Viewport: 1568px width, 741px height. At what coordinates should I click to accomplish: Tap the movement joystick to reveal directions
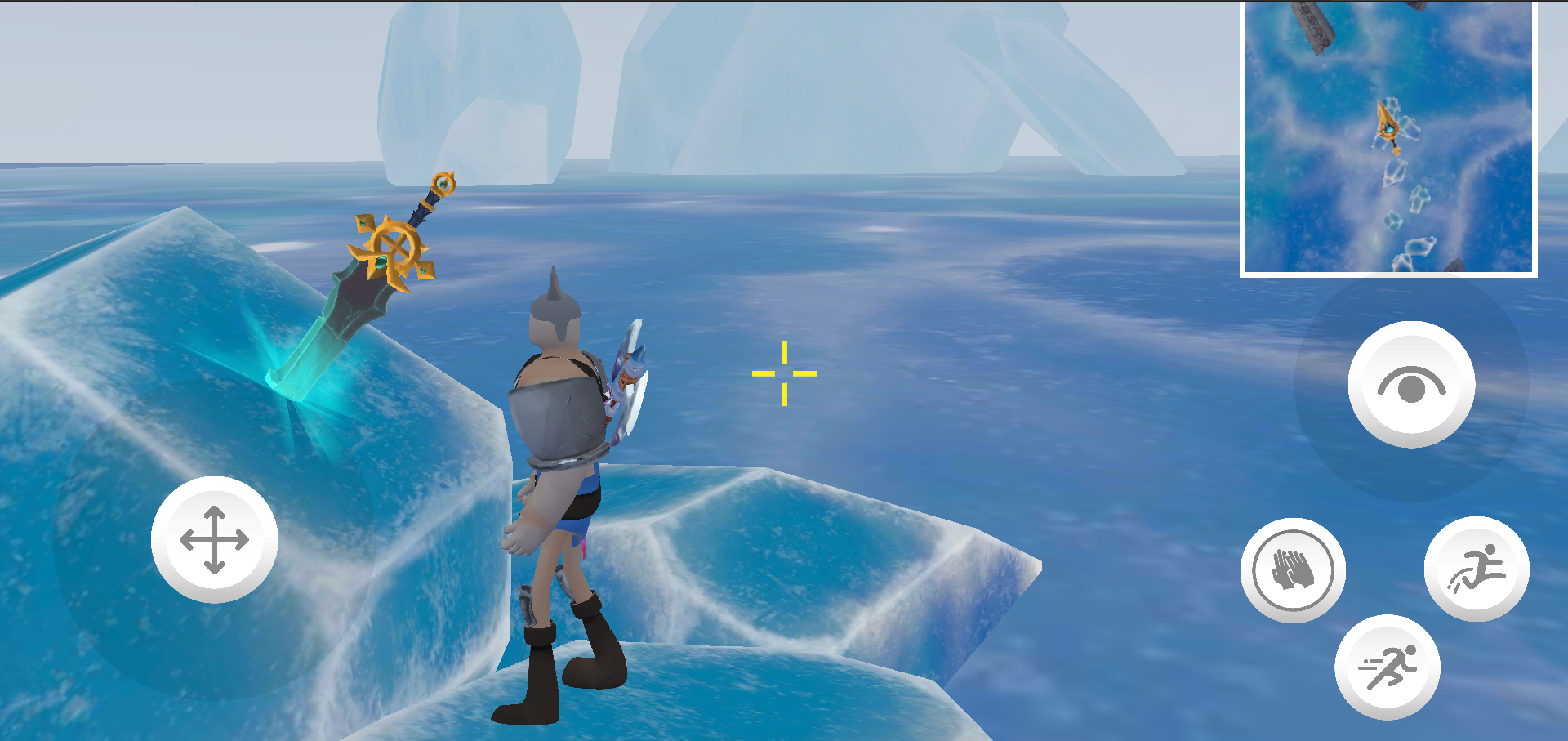(x=216, y=539)
